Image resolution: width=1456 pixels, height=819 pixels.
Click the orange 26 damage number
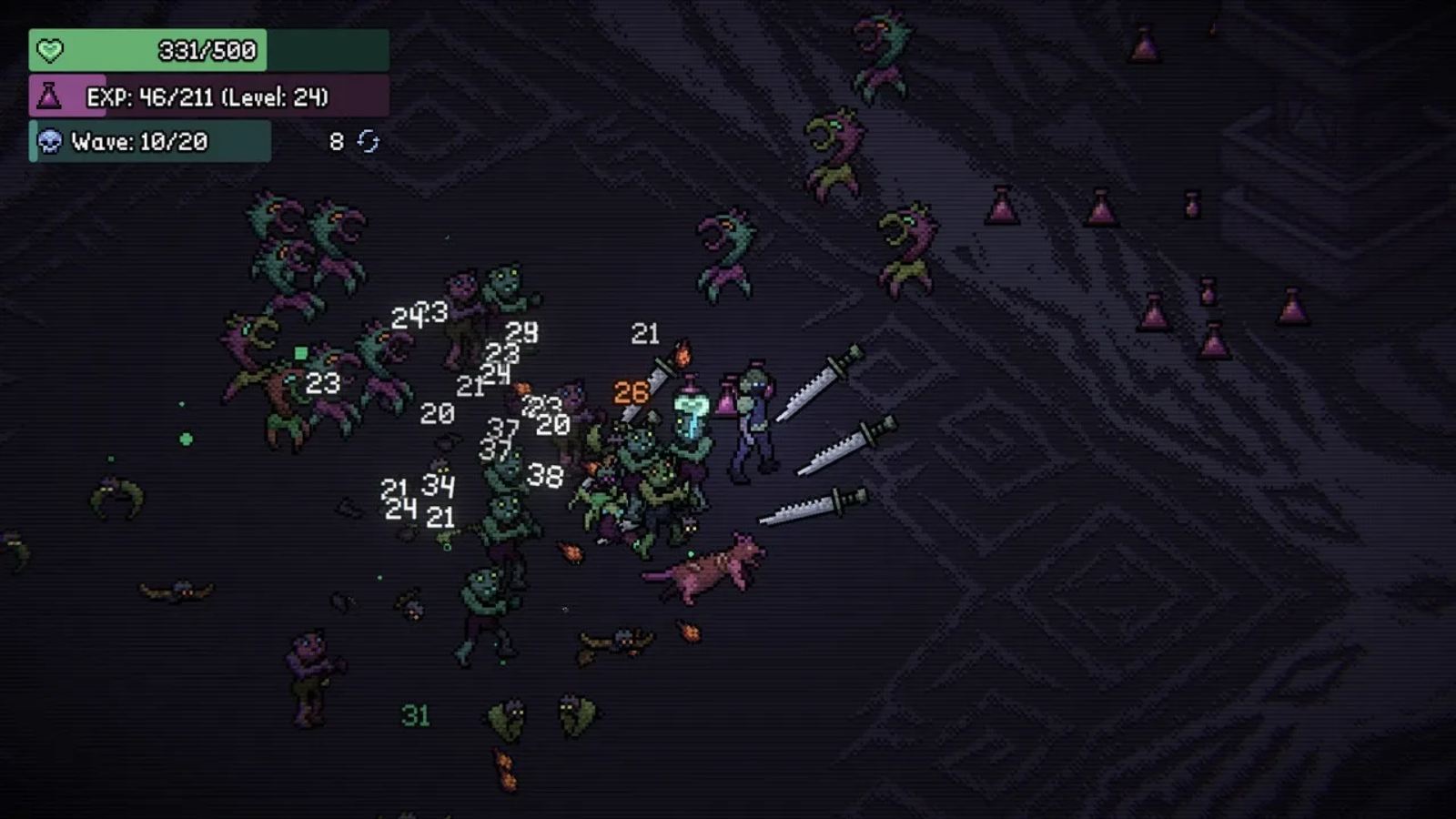pyautogui.click(x=631, y=393)
